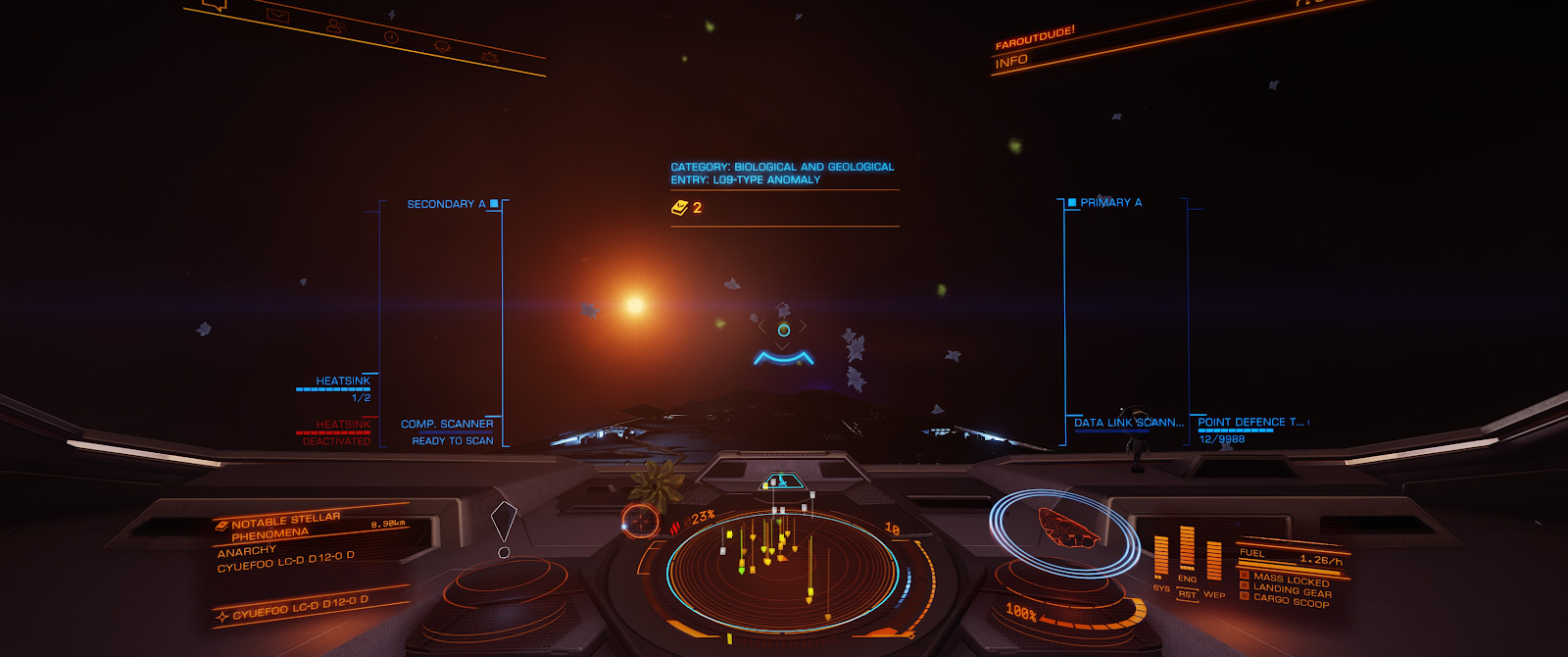Select the Notable Stellar Phenomena target entry
Image resolution: width=1568 pixels, height=657 pixels.
[x=285, y=528]
